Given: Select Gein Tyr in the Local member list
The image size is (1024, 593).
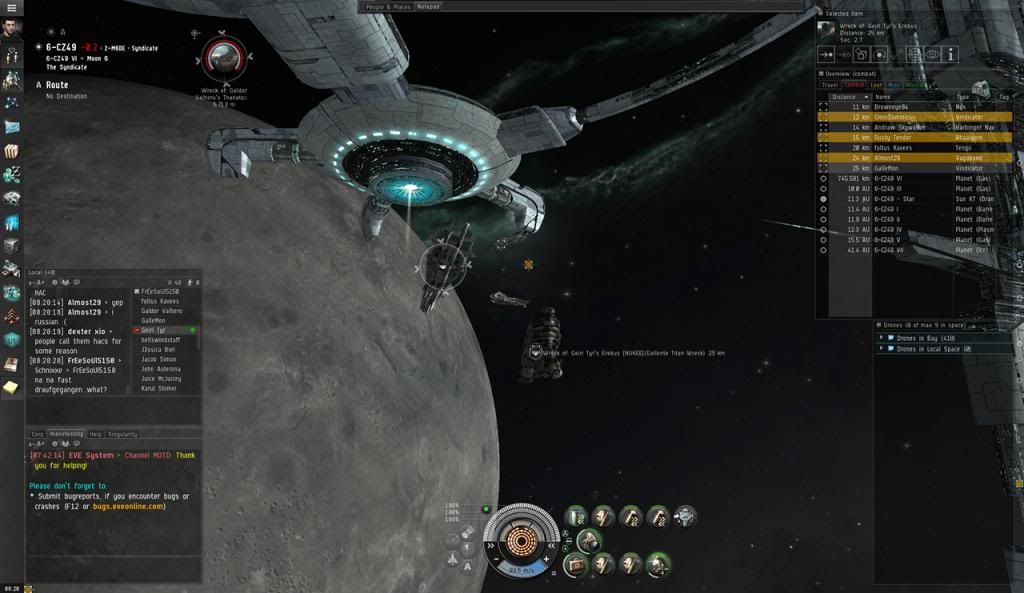Looking at the screenshot, I should click(x=153, y=329).
